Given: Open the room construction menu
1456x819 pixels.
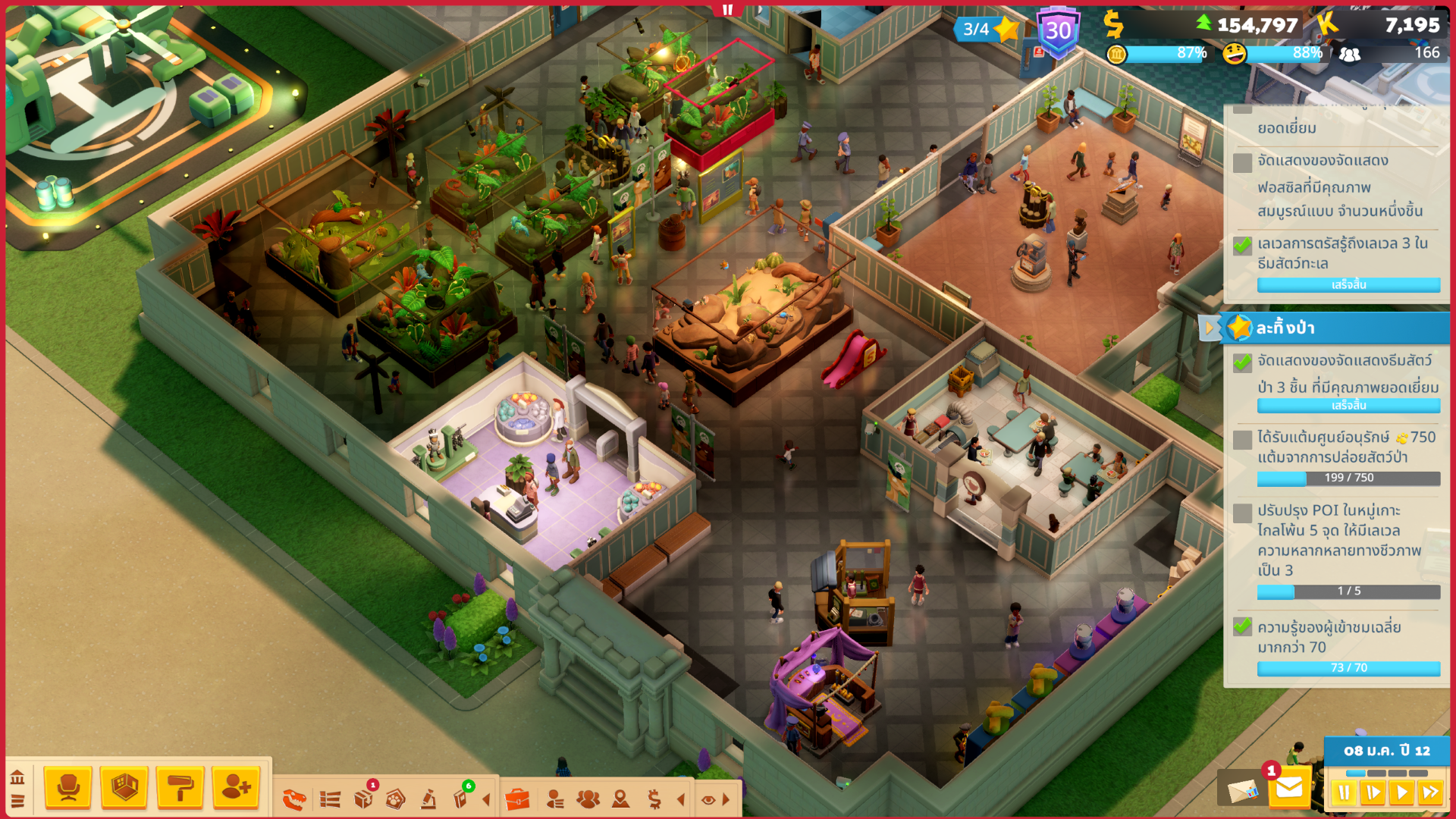Looking at the screenshot, I should point(124,788).
